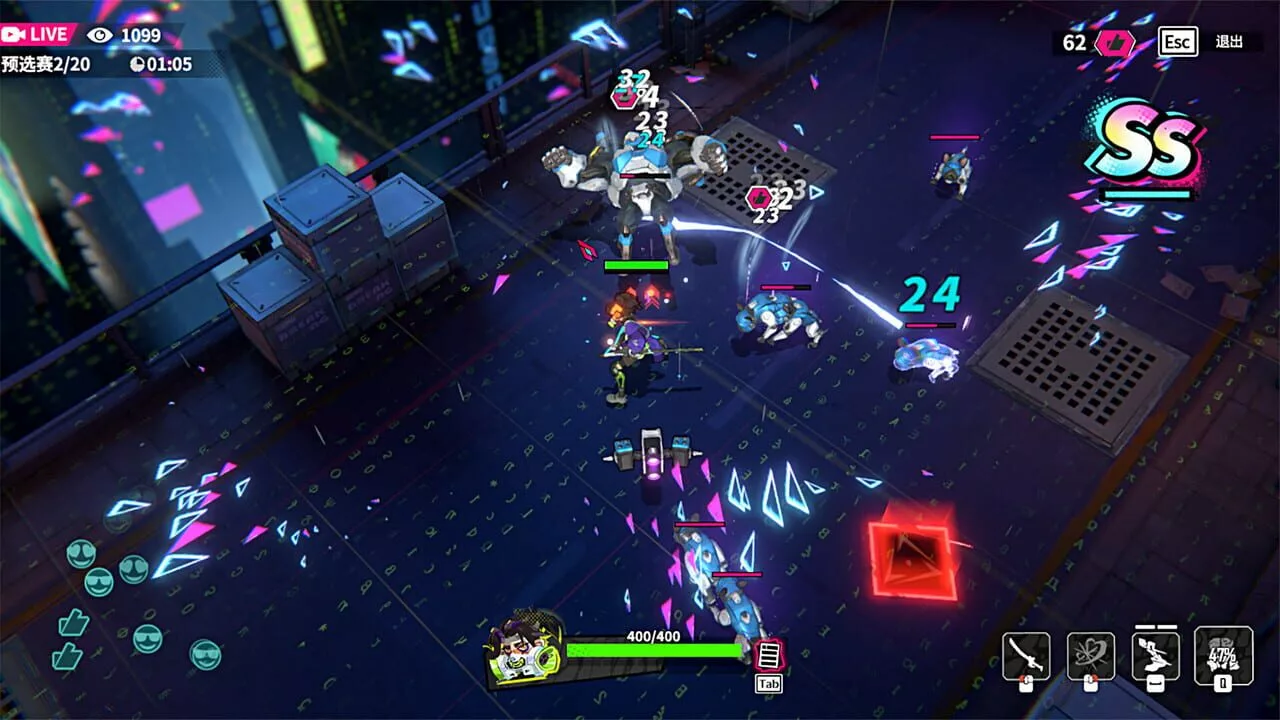Trigger the dash skill icon
Viewport: 1280px width, 720px height.
(1155, 656)
